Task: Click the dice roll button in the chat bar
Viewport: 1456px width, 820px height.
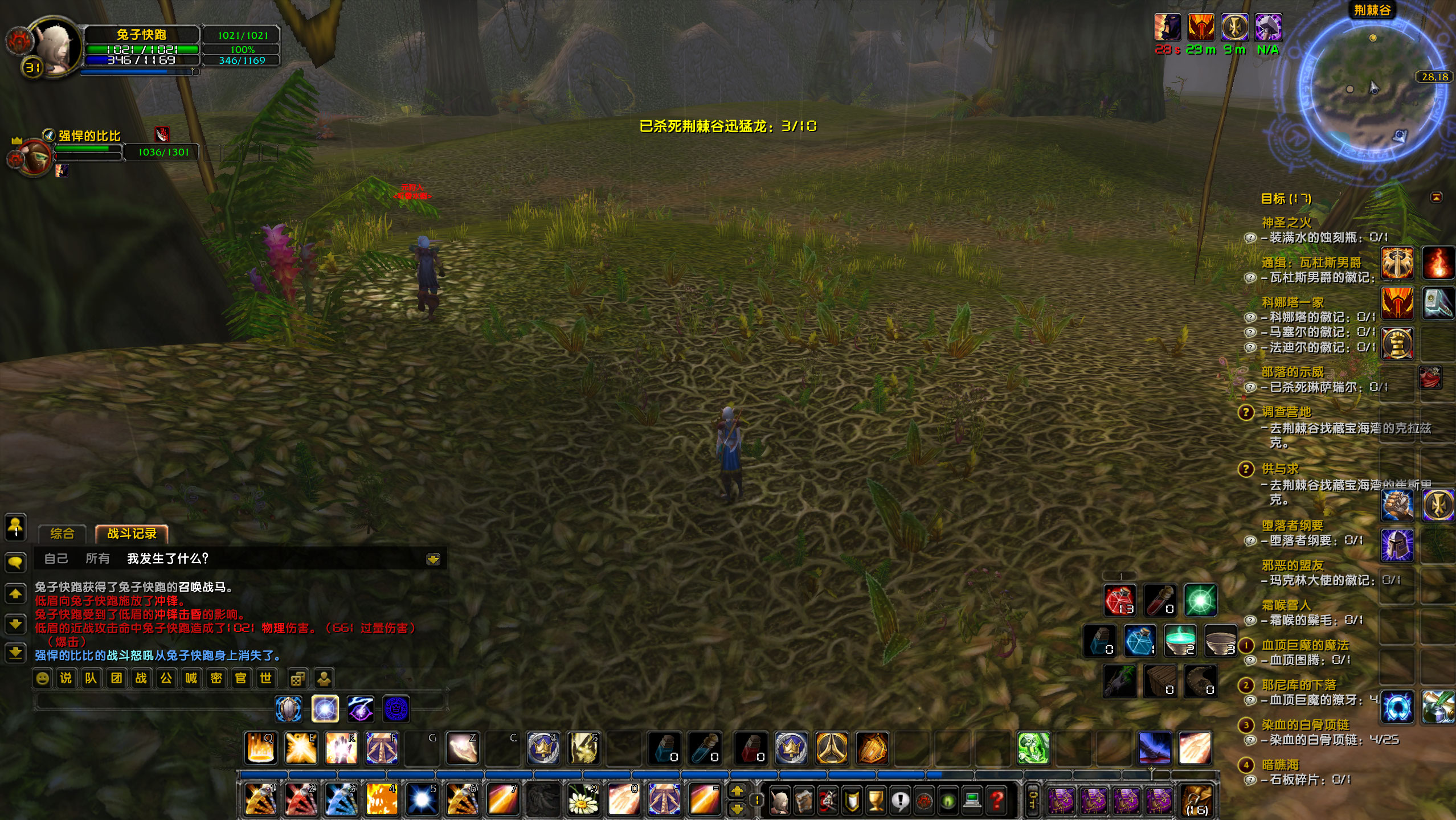Action: pos(298,678)
